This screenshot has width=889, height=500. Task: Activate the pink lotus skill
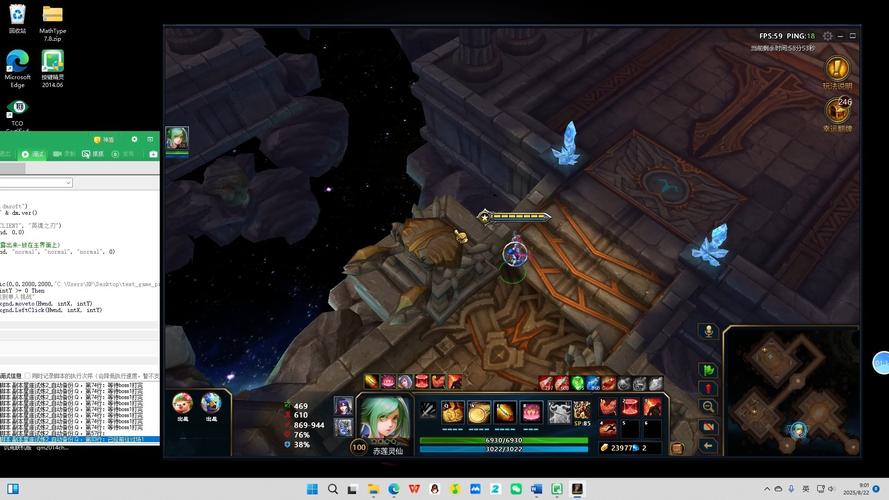coord(531,412)
